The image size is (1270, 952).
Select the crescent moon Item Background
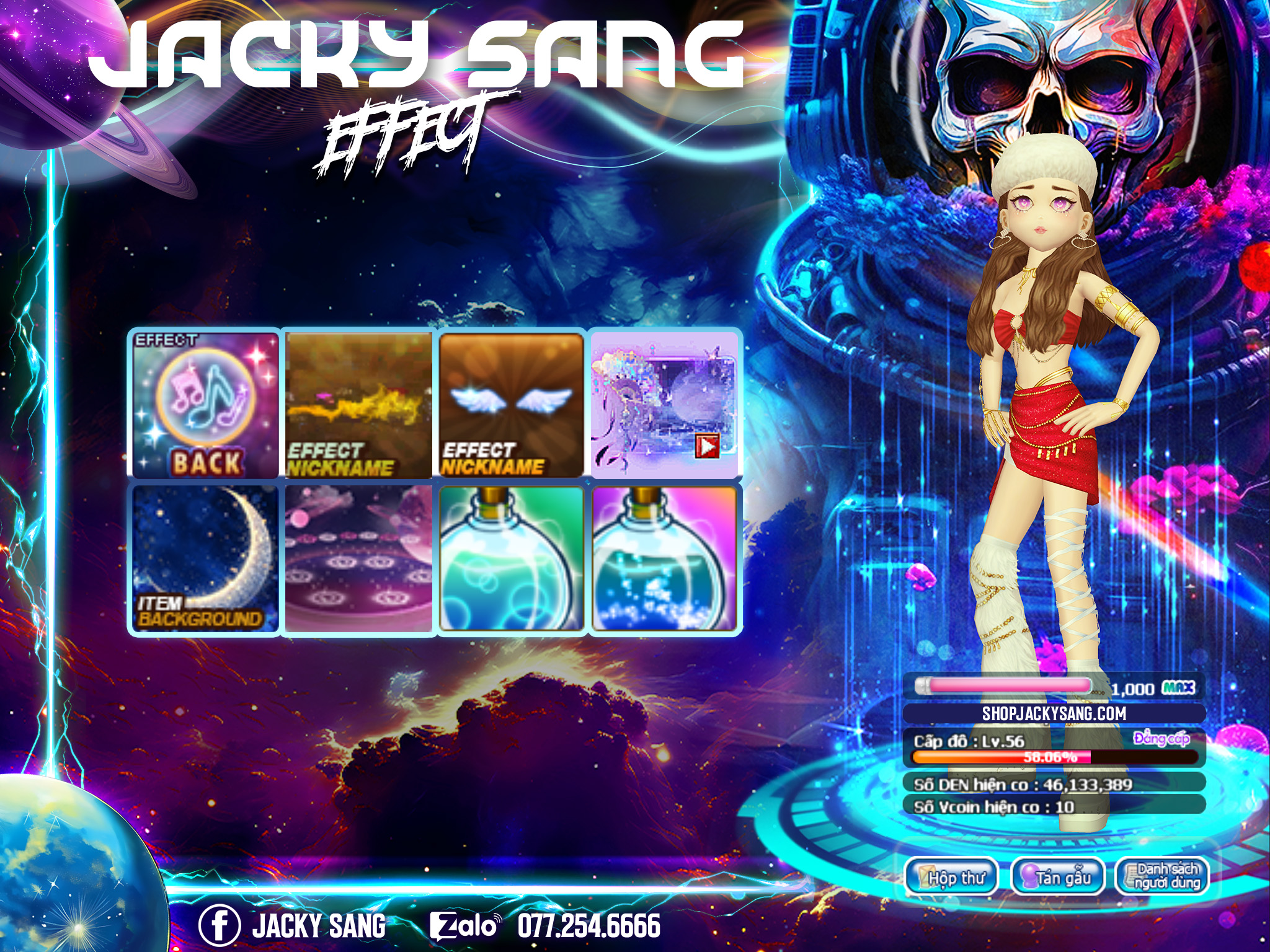(206, 558)
